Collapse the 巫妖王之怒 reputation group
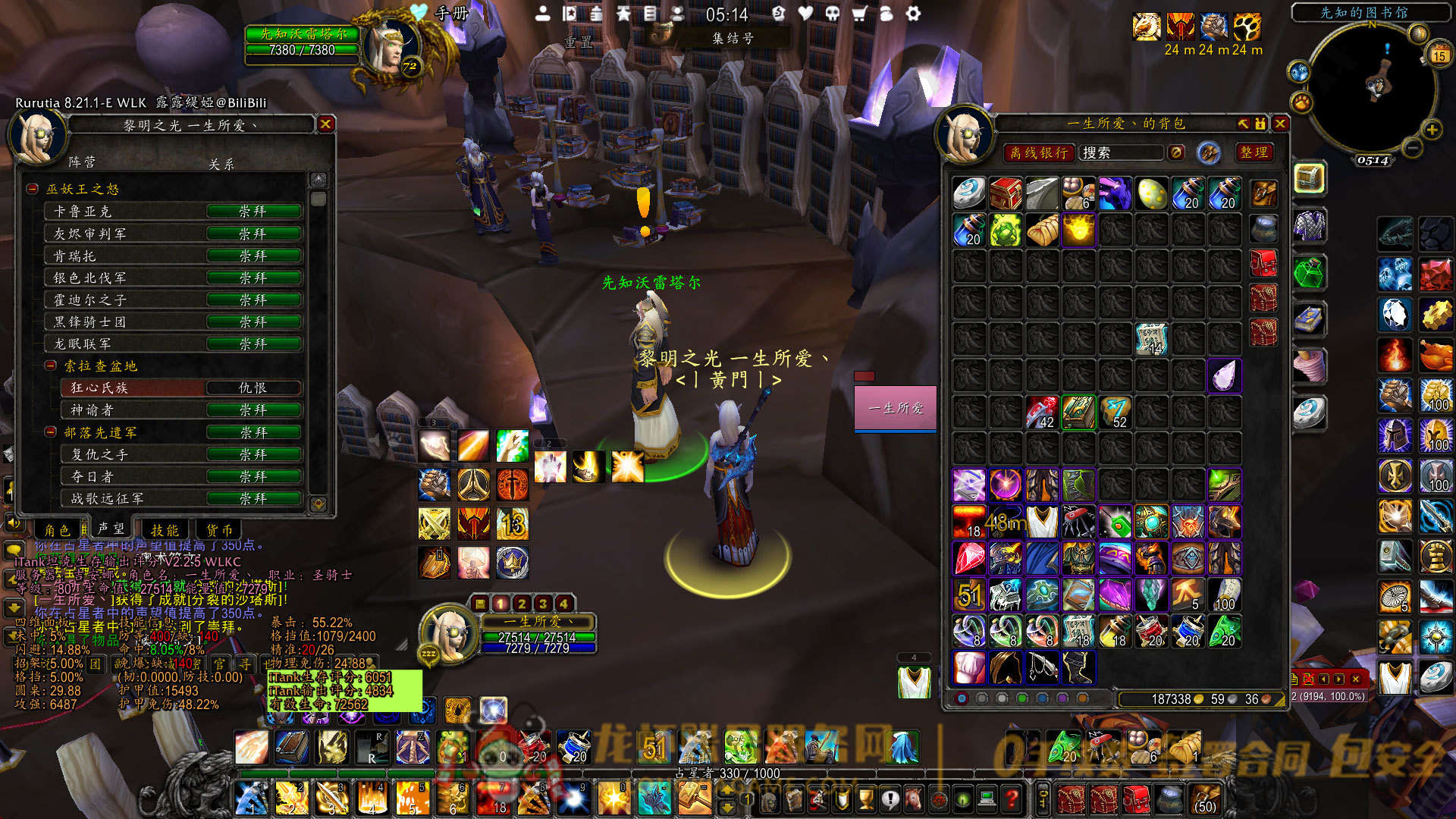 (33, 189)
